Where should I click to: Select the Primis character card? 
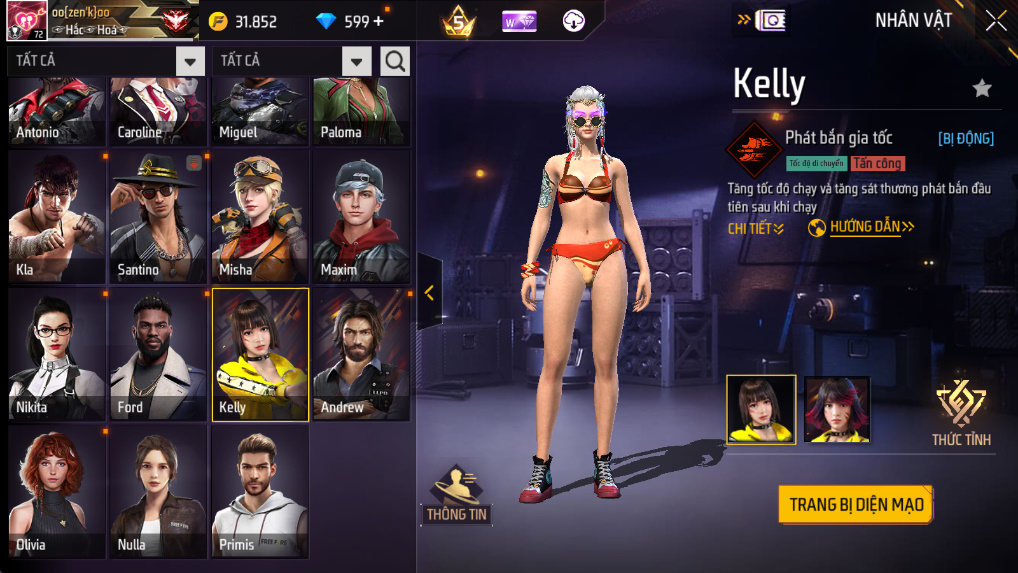pos(260,491)
